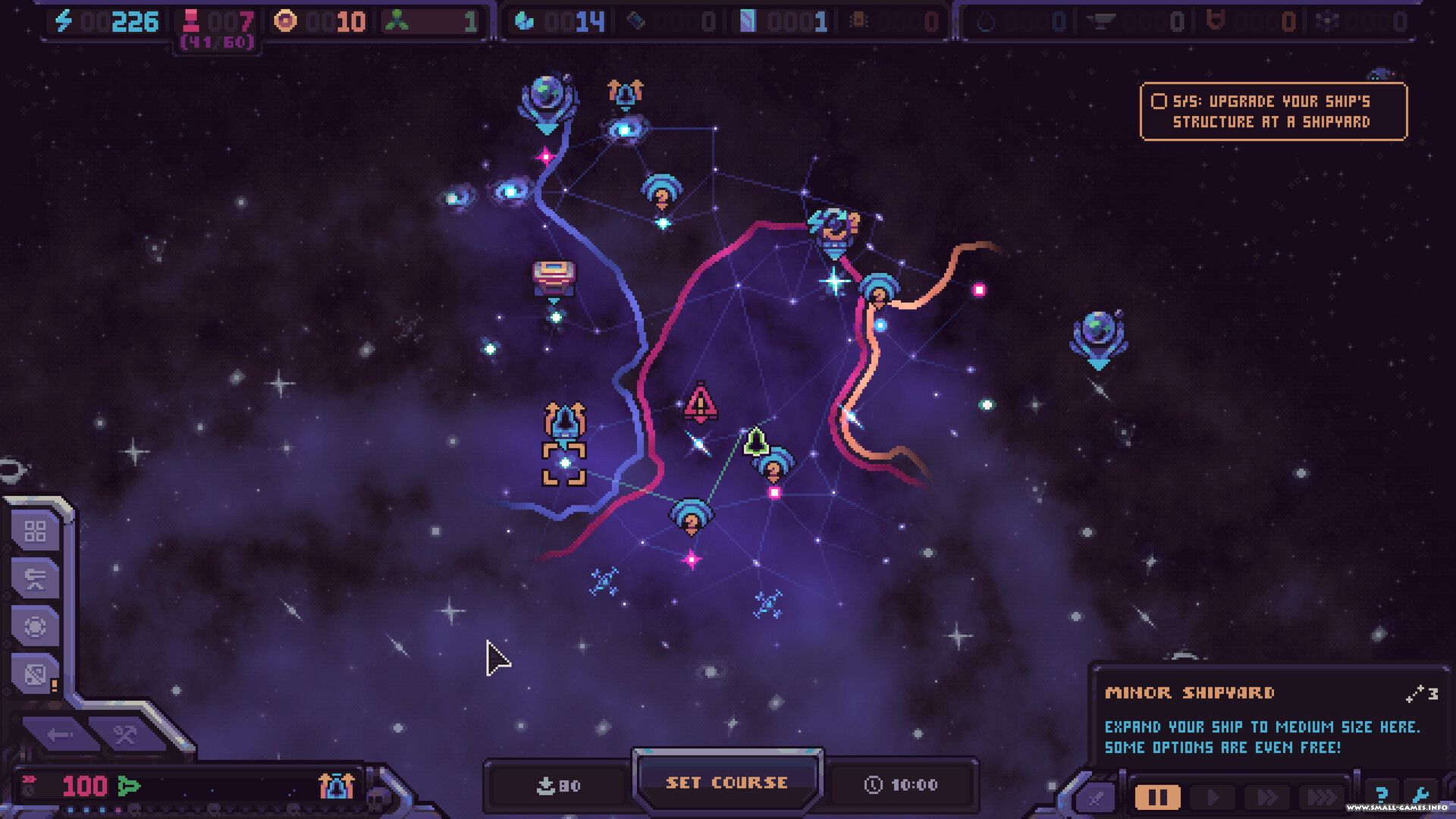The width and height of the screenshot is (1456, 819).
Task: Confirm route with Set Course button
Action: [726, 782]
